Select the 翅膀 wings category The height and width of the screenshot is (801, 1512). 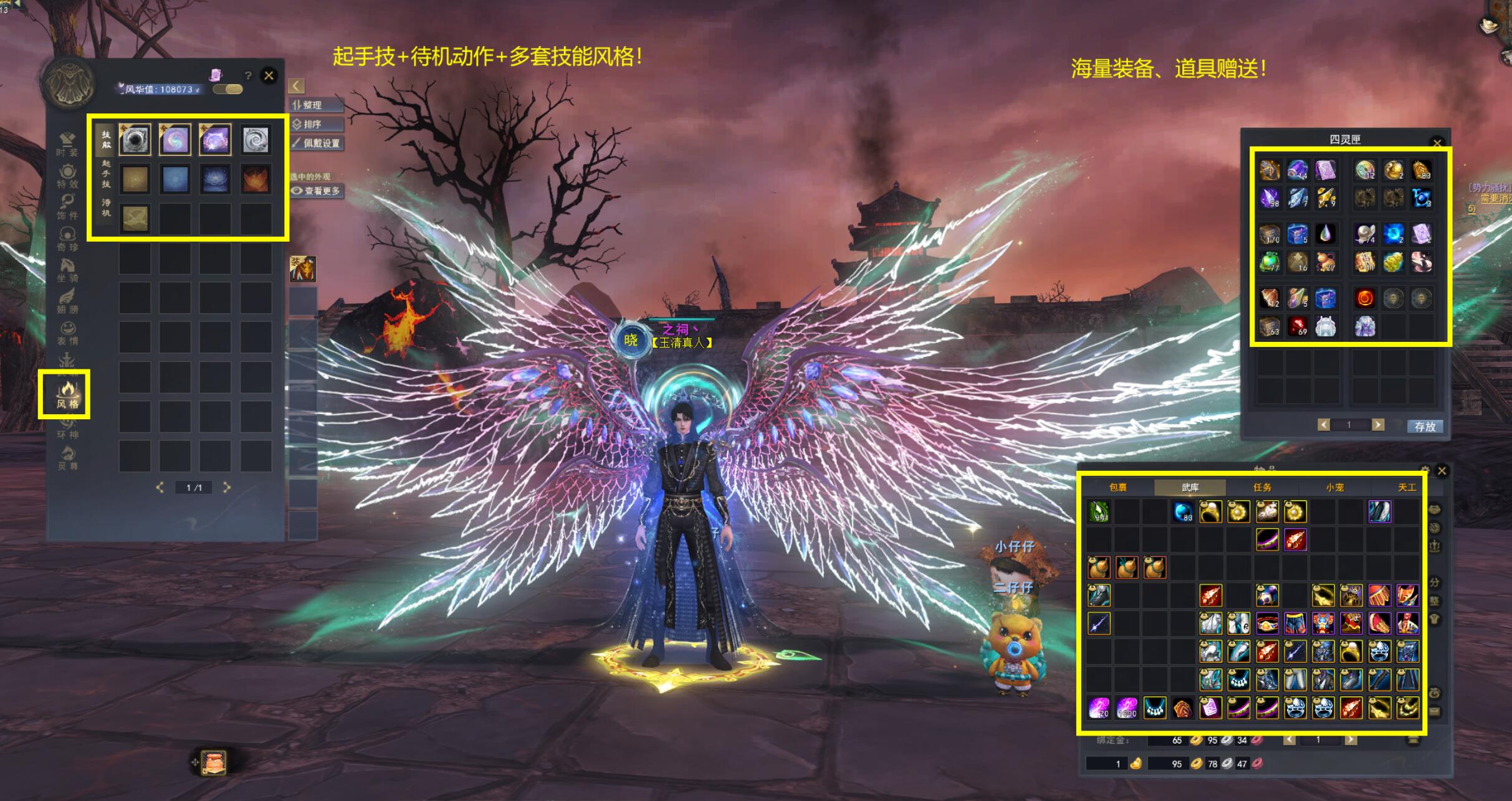tap(67, 301)
